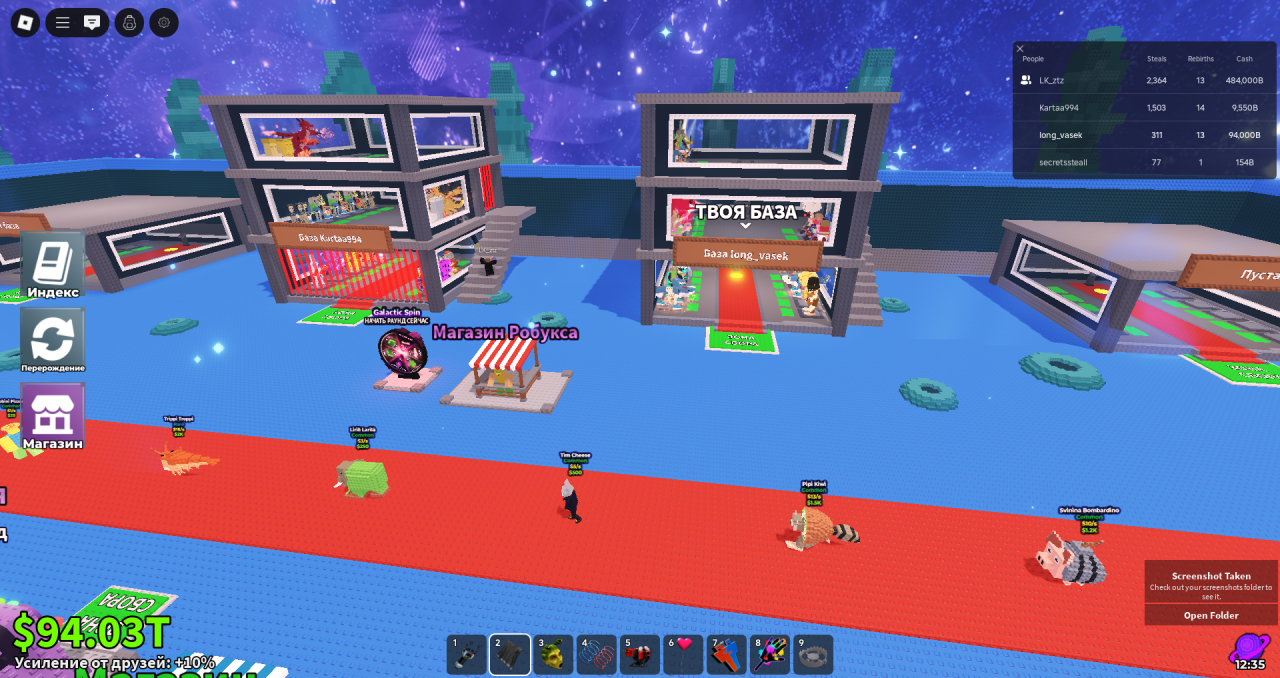The height and width of the screenshot is (678, 1280).
Task: Open the gear settings icon
Action: tap(164, 22)
